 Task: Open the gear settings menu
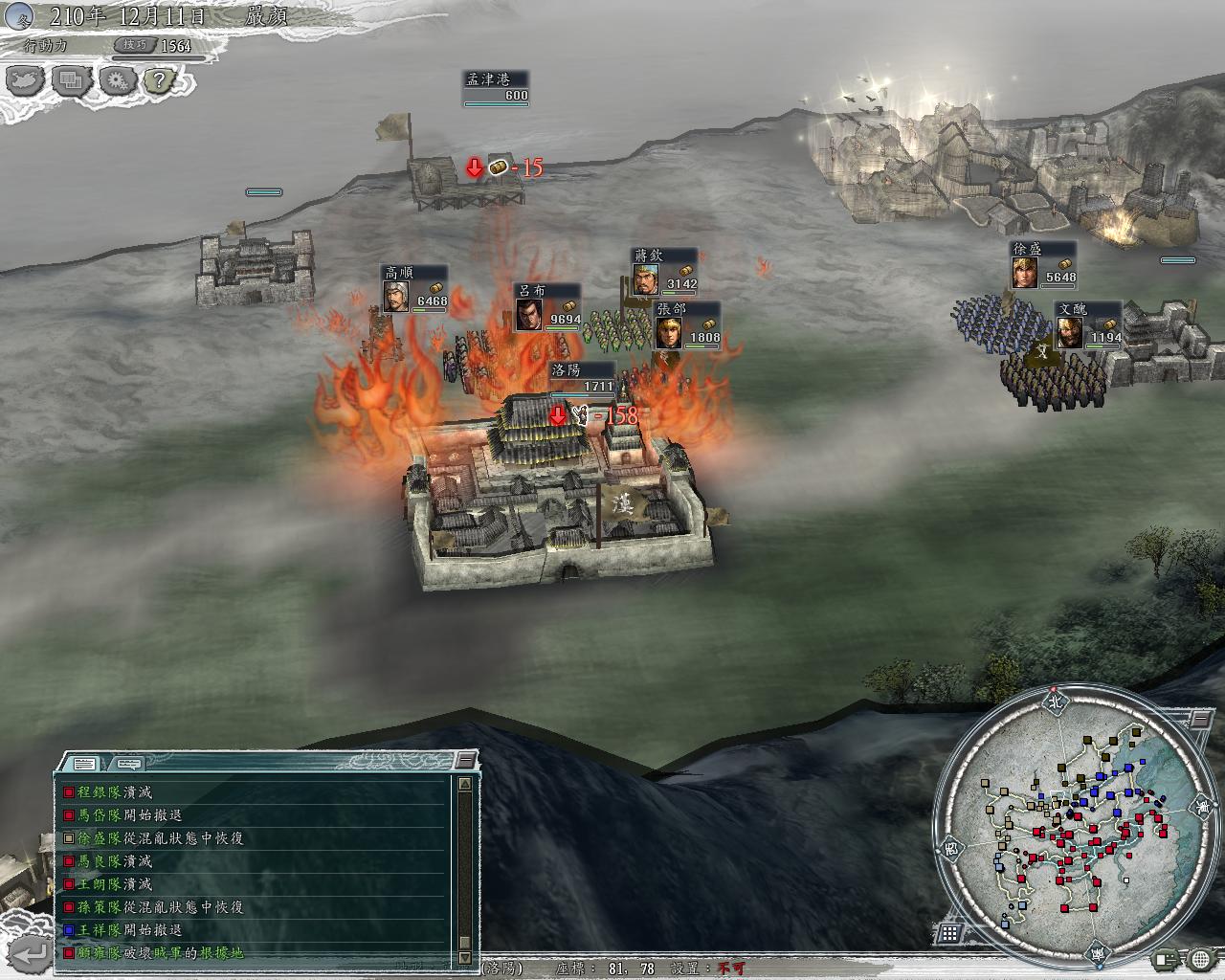pyautogui.click(x=117, y=79)
